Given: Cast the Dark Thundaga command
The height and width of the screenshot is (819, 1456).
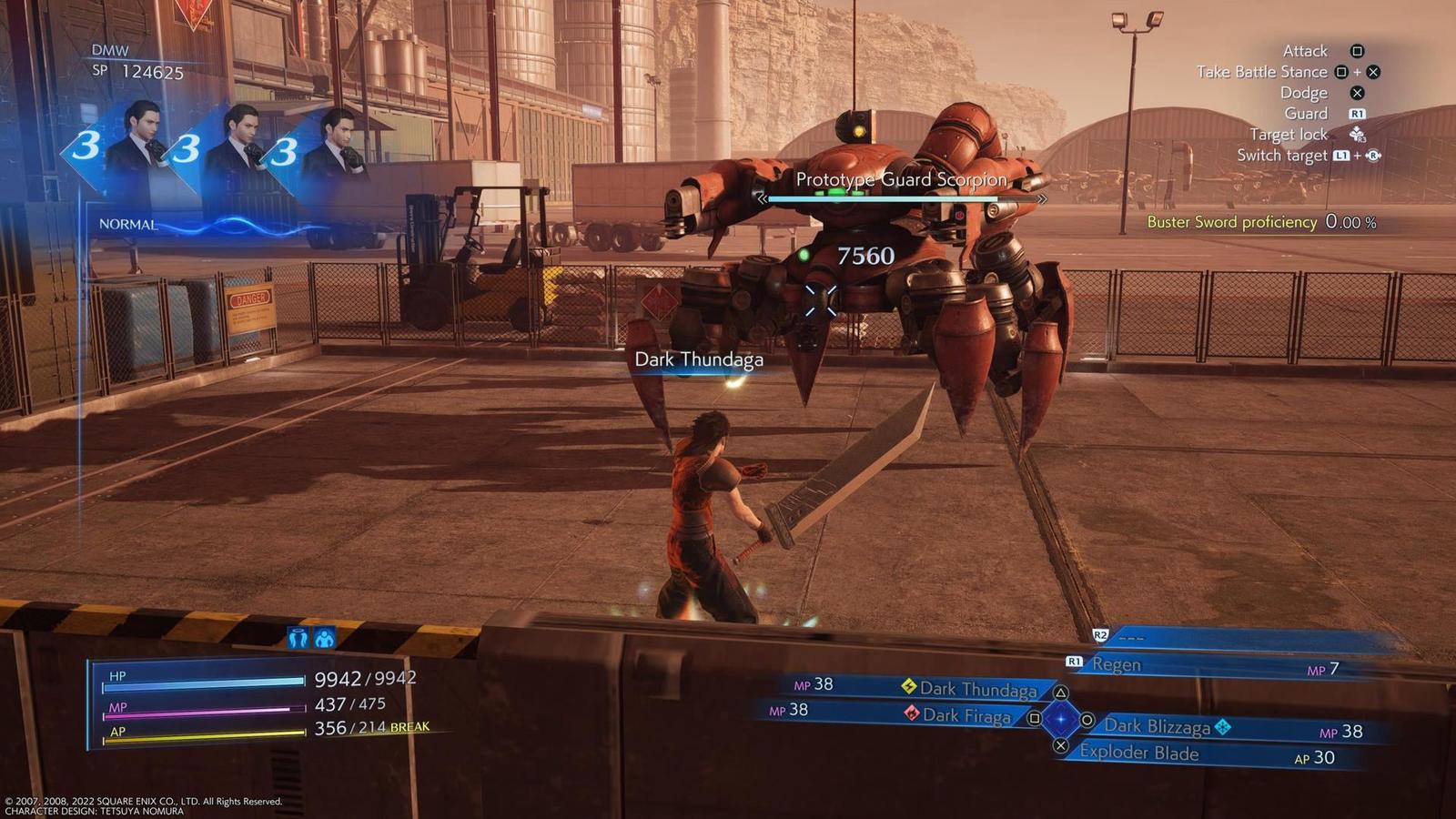Looking at the screenshot, I should [977, 690].
